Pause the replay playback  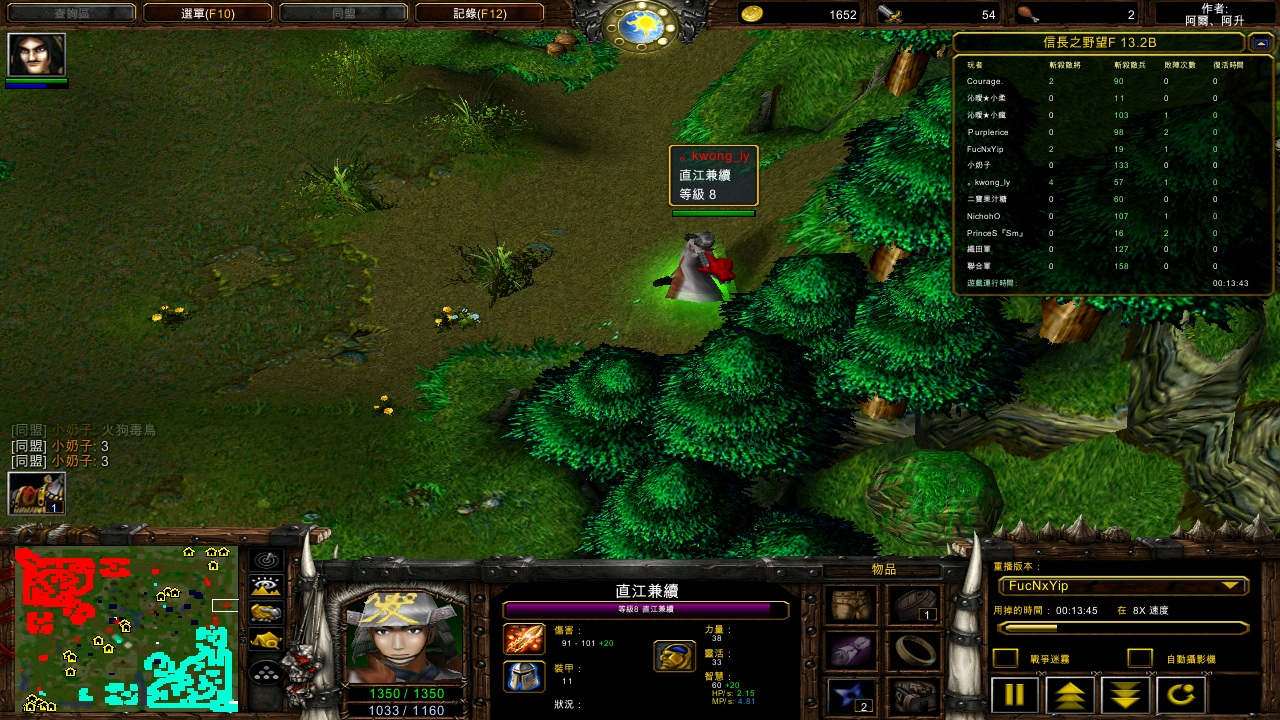point(1014,695)
